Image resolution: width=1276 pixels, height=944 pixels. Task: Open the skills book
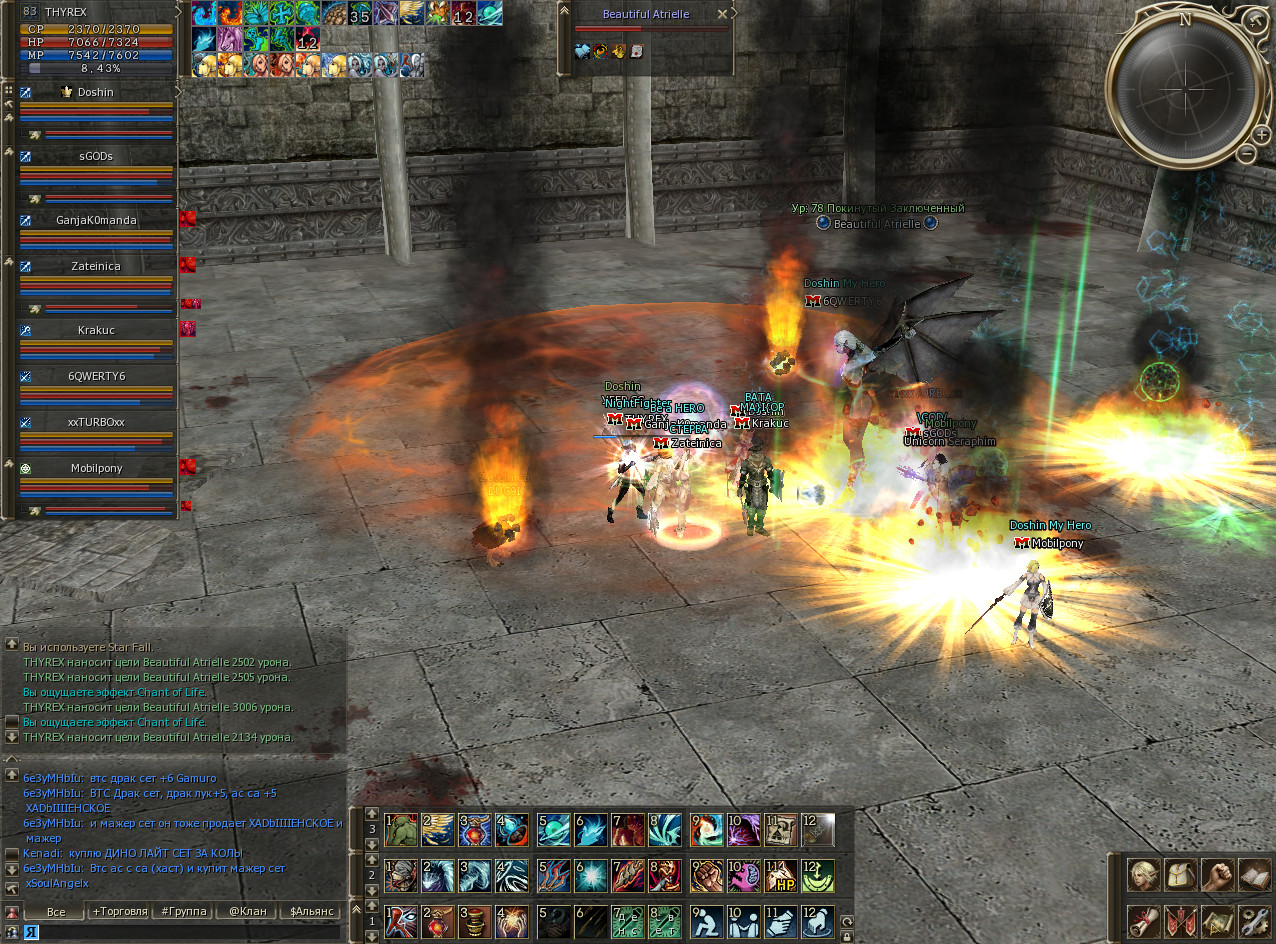pos(1252,876)
